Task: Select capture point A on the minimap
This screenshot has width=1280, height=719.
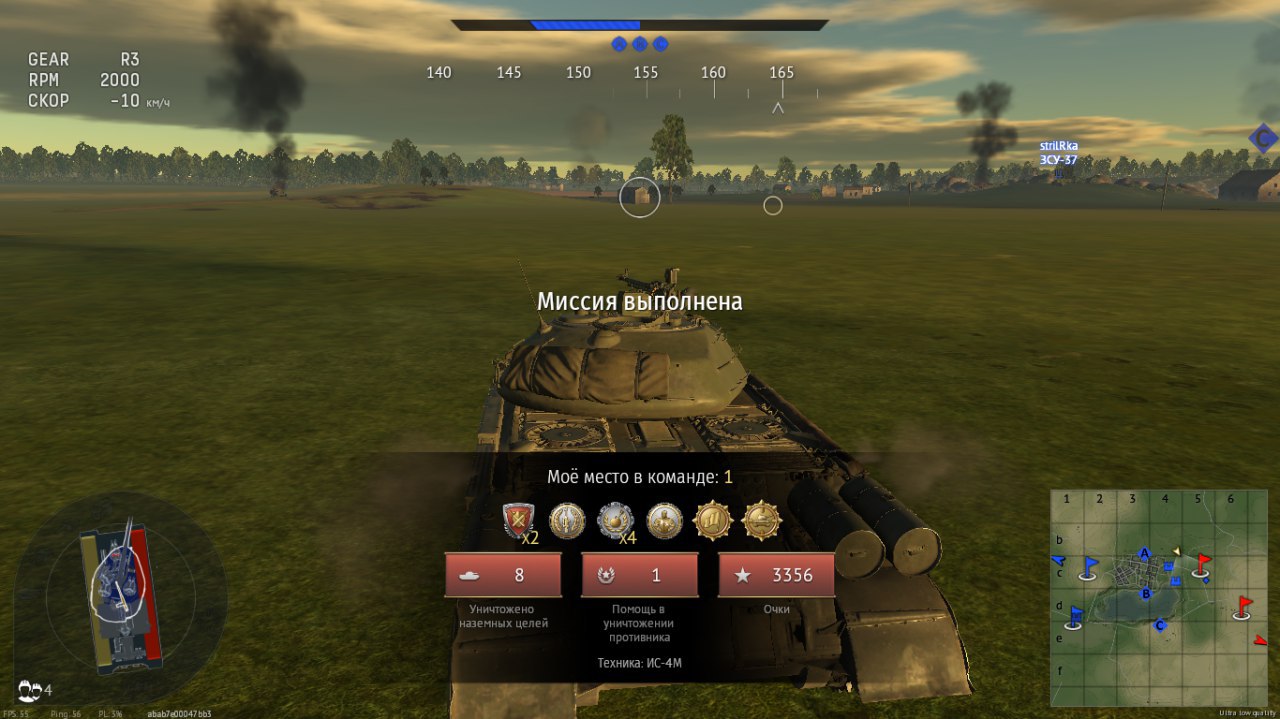Action: point(1145,554)
